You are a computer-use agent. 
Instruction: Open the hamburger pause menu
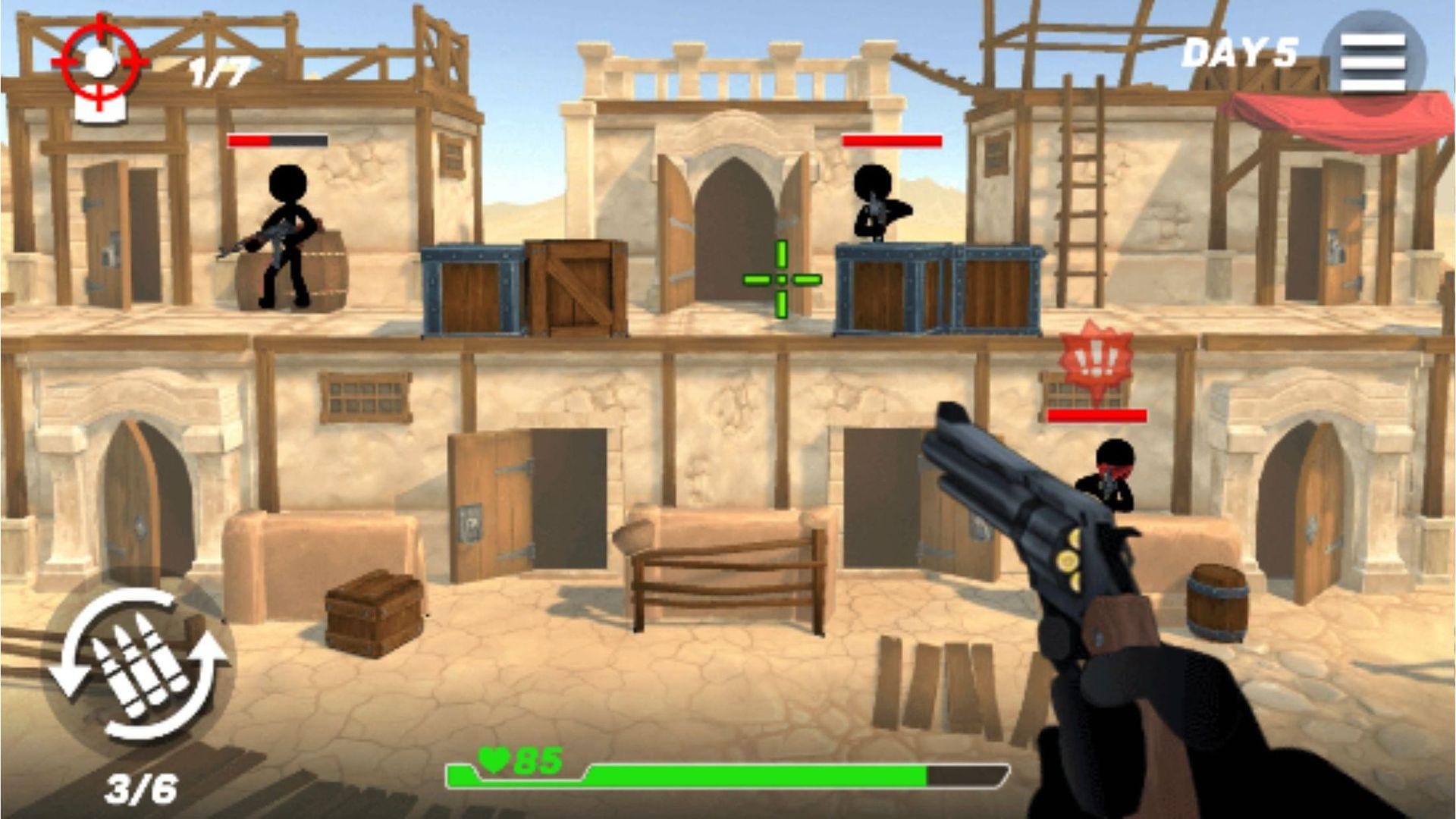pos(1373,62)
